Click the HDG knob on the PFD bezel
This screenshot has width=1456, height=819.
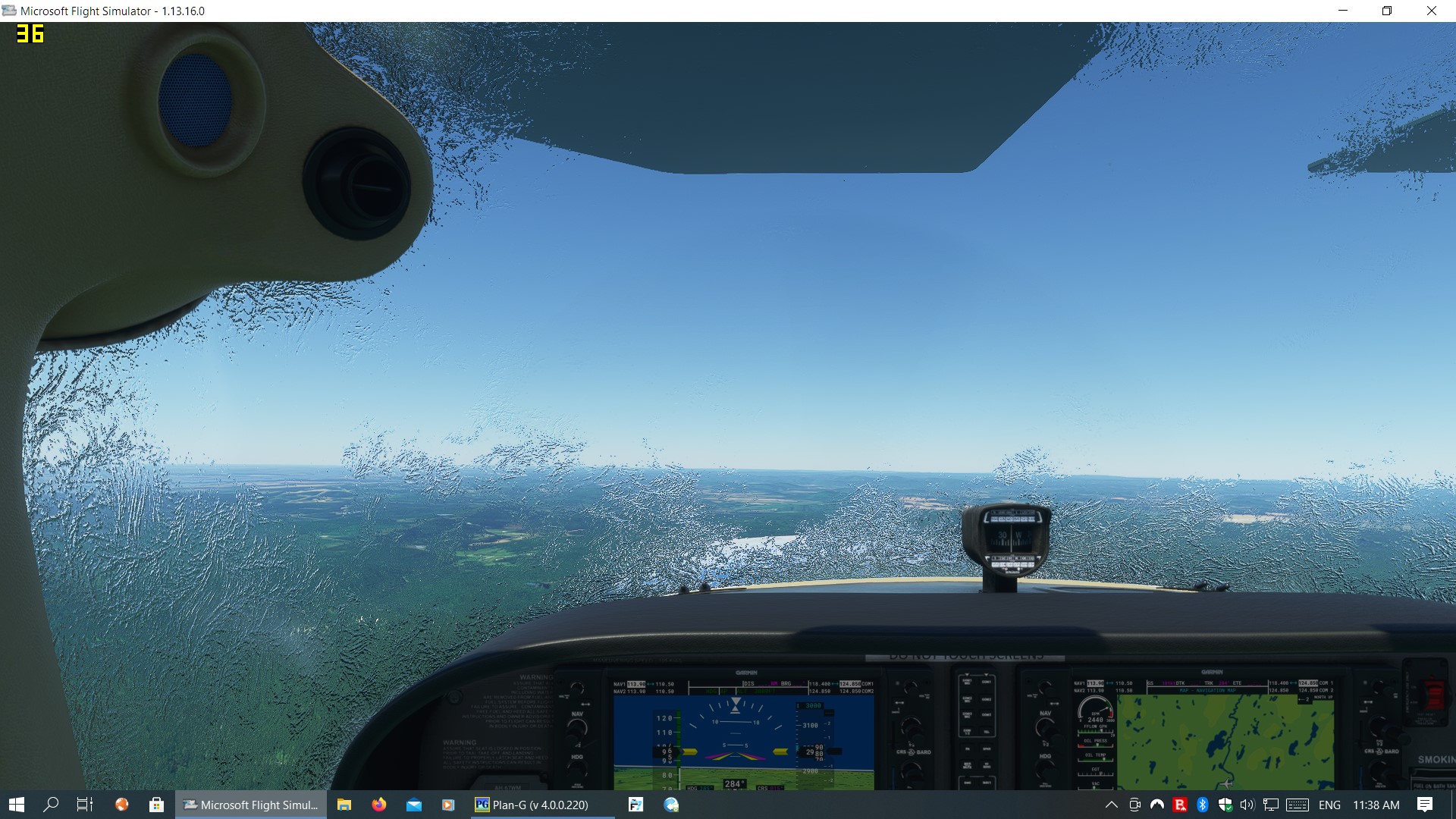click(x=577, y=767)
